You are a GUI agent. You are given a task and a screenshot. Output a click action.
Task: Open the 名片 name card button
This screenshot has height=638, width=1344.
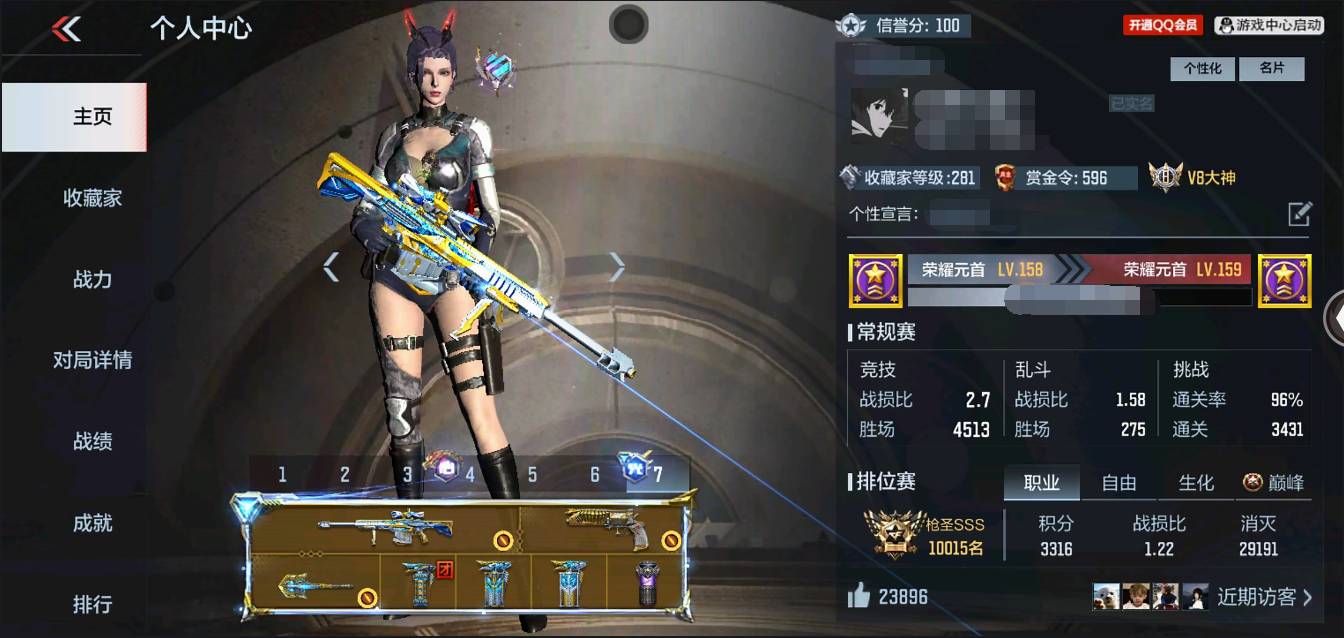tap(1271, 69)
